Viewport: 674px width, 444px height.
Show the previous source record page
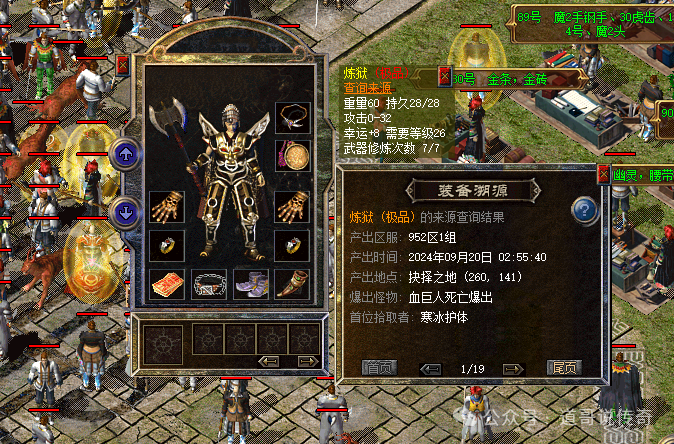click(431, 368)
